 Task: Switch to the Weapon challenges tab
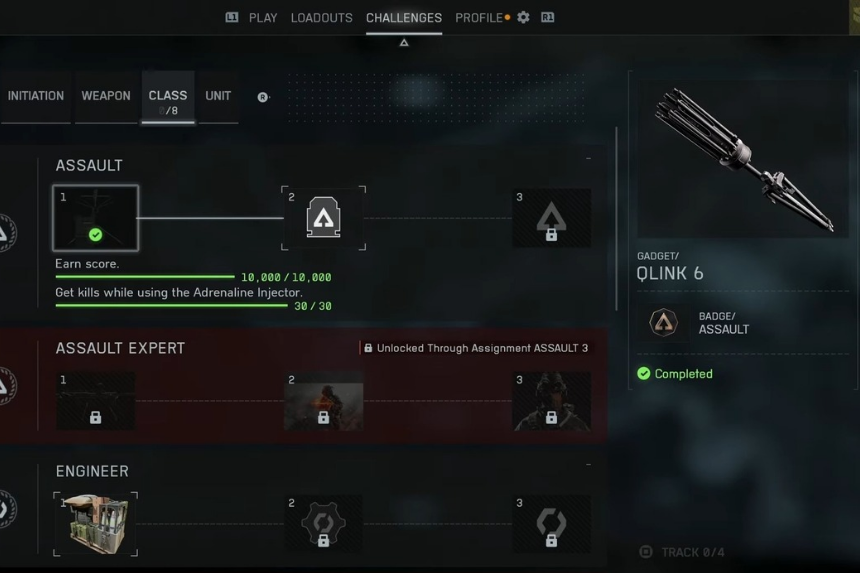(x=106, y=96)
